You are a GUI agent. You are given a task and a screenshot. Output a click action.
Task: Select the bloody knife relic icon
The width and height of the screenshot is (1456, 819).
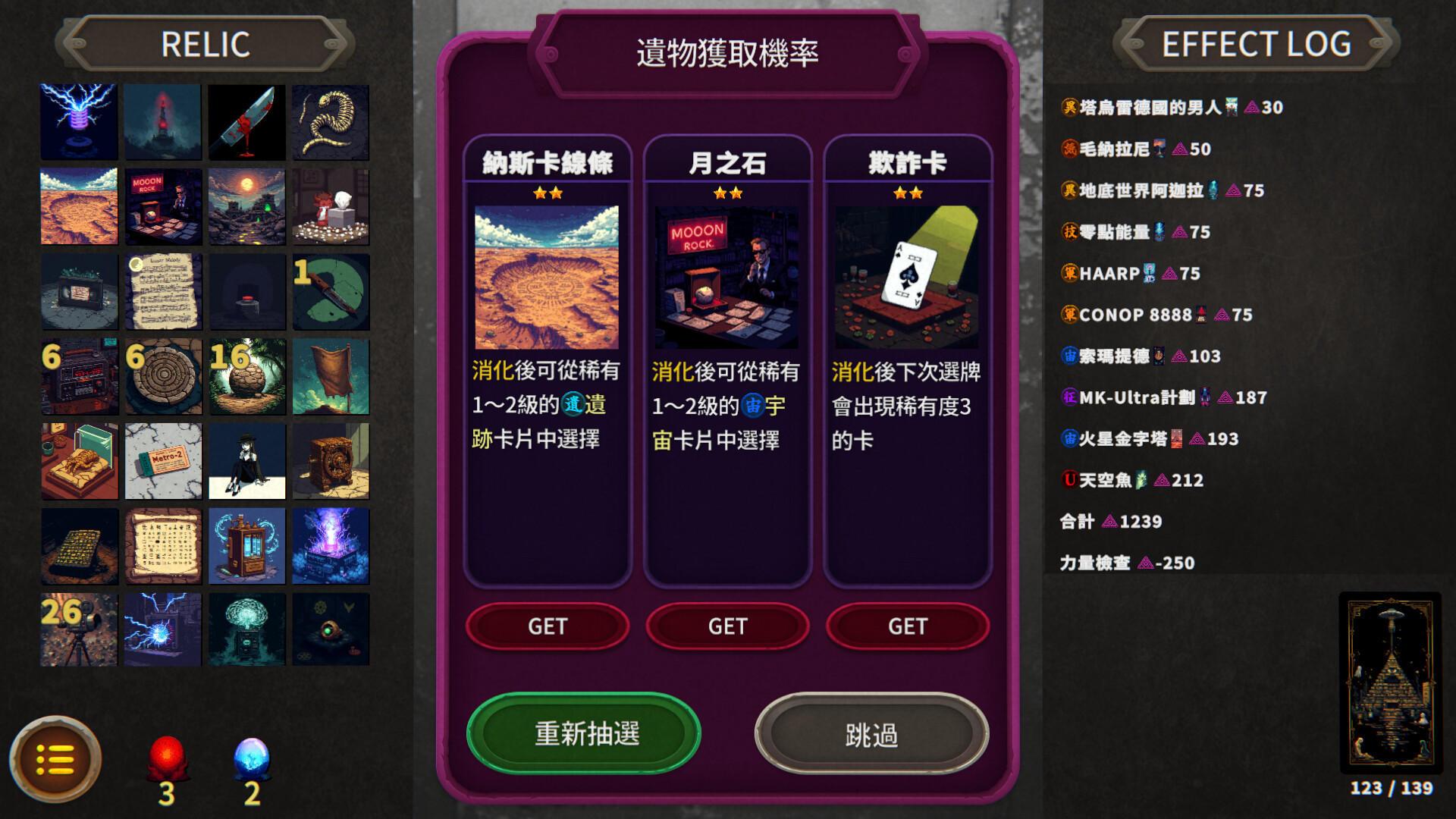coord(246,122)
